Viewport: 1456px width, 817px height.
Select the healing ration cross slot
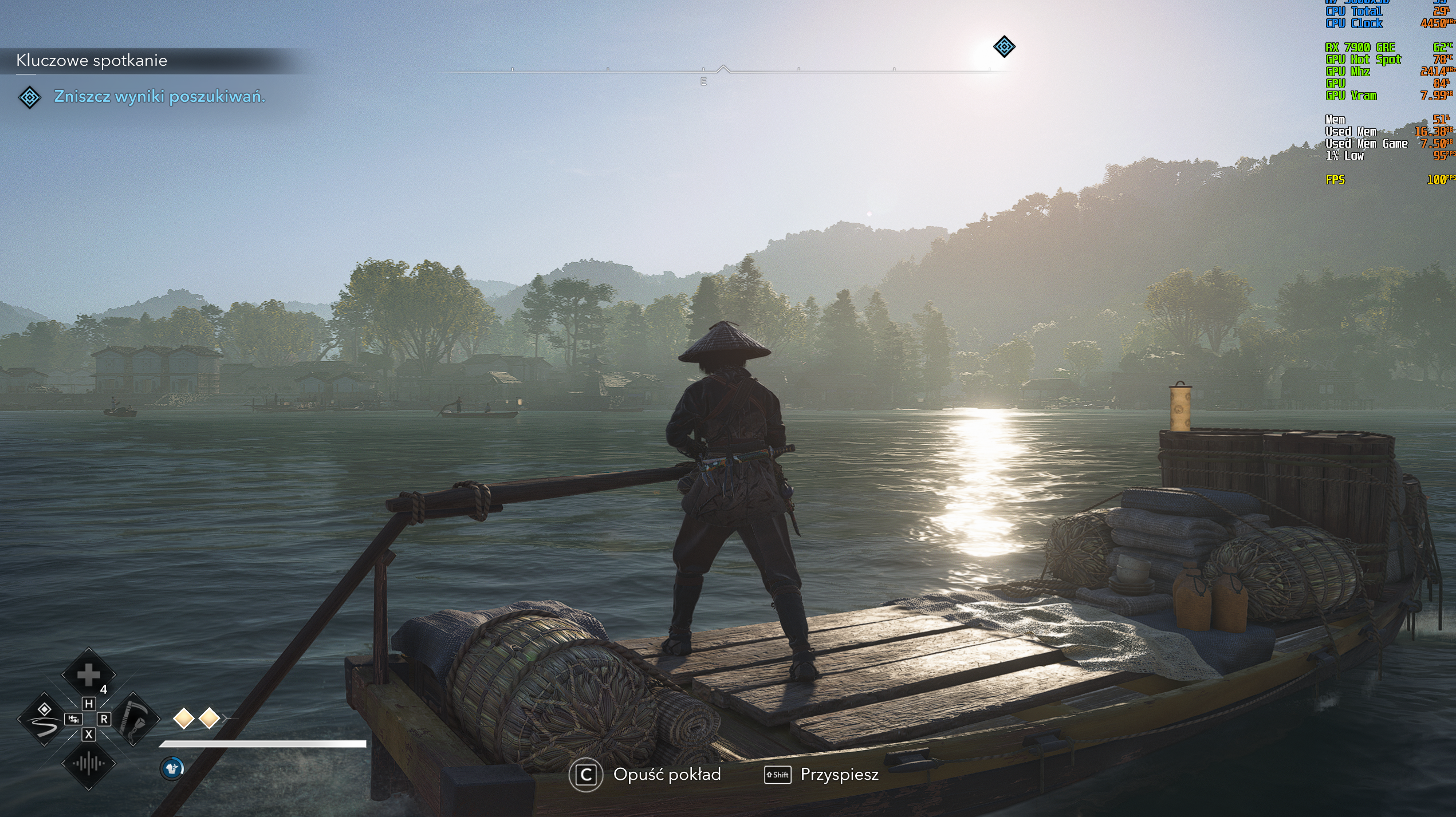tap(88, 676)
